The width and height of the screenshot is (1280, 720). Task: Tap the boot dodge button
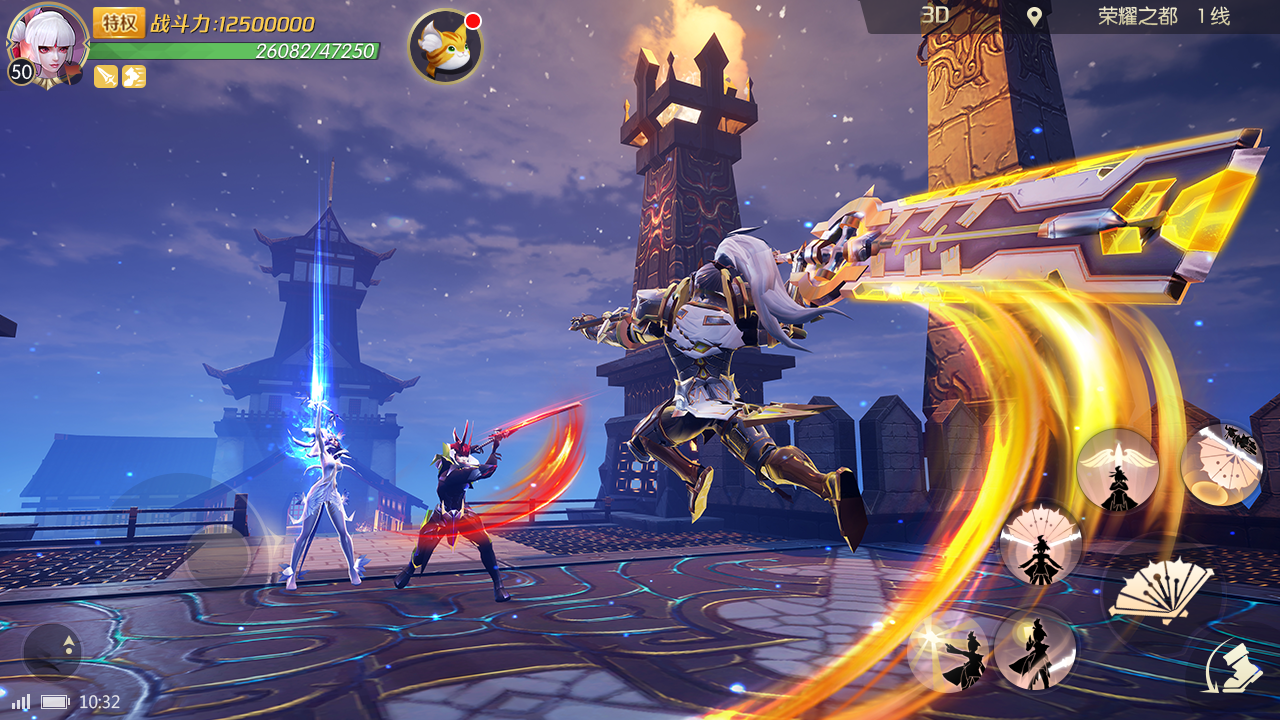1231,664
